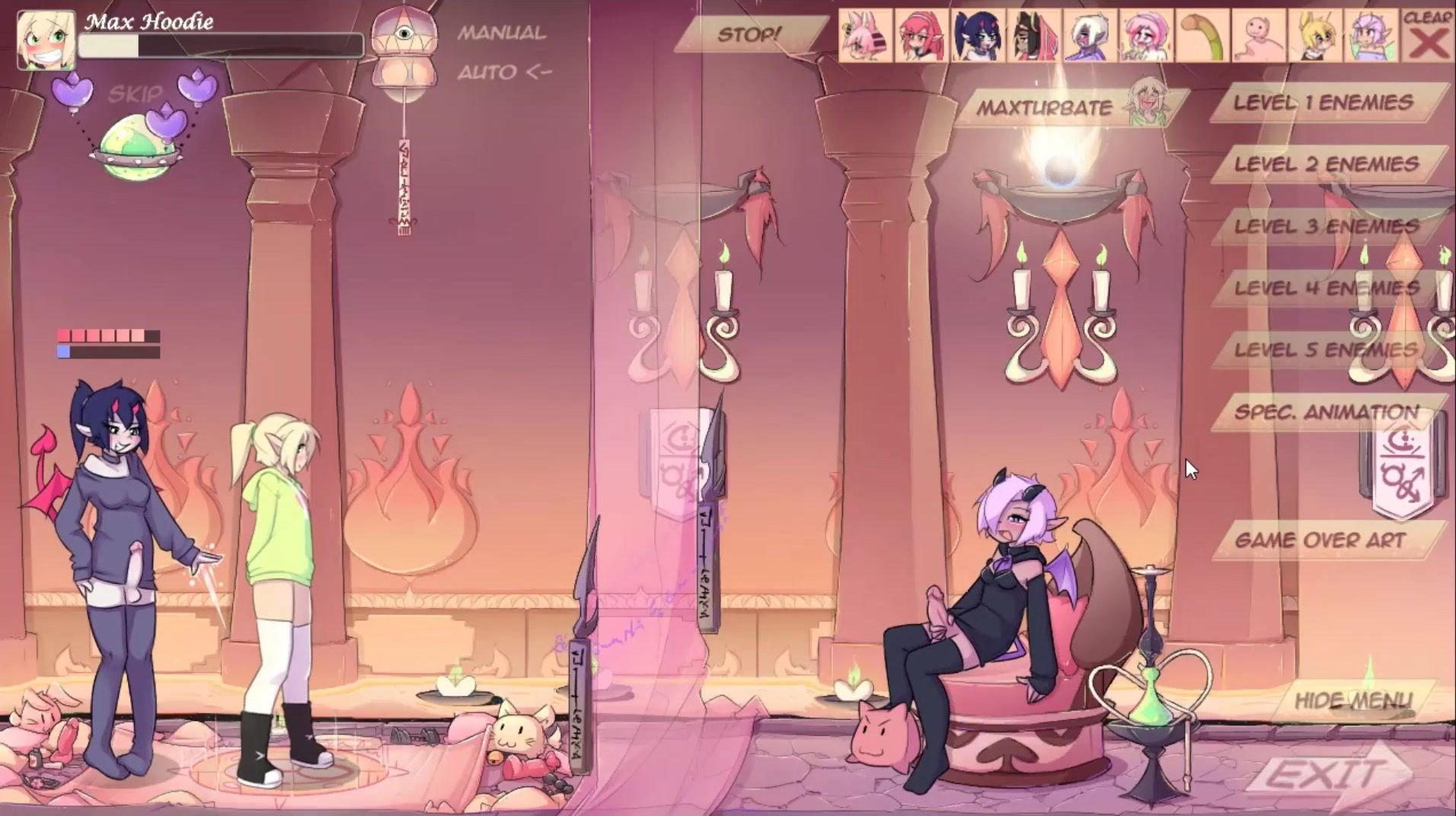Click the STOP! button
The height and width of the screenshot is (816, 1456).
749,35
